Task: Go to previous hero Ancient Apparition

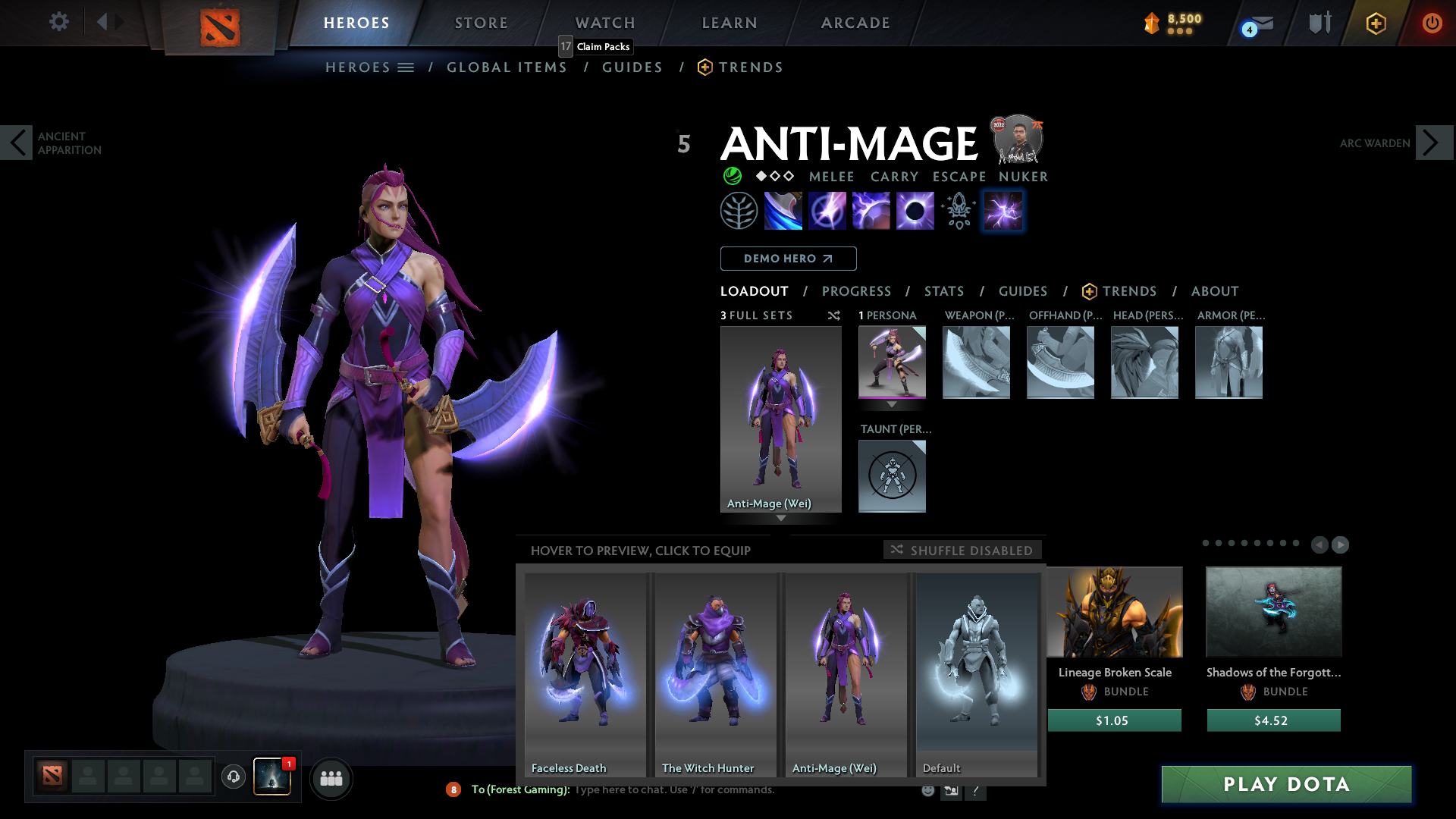Action: (x=17, y=143)
